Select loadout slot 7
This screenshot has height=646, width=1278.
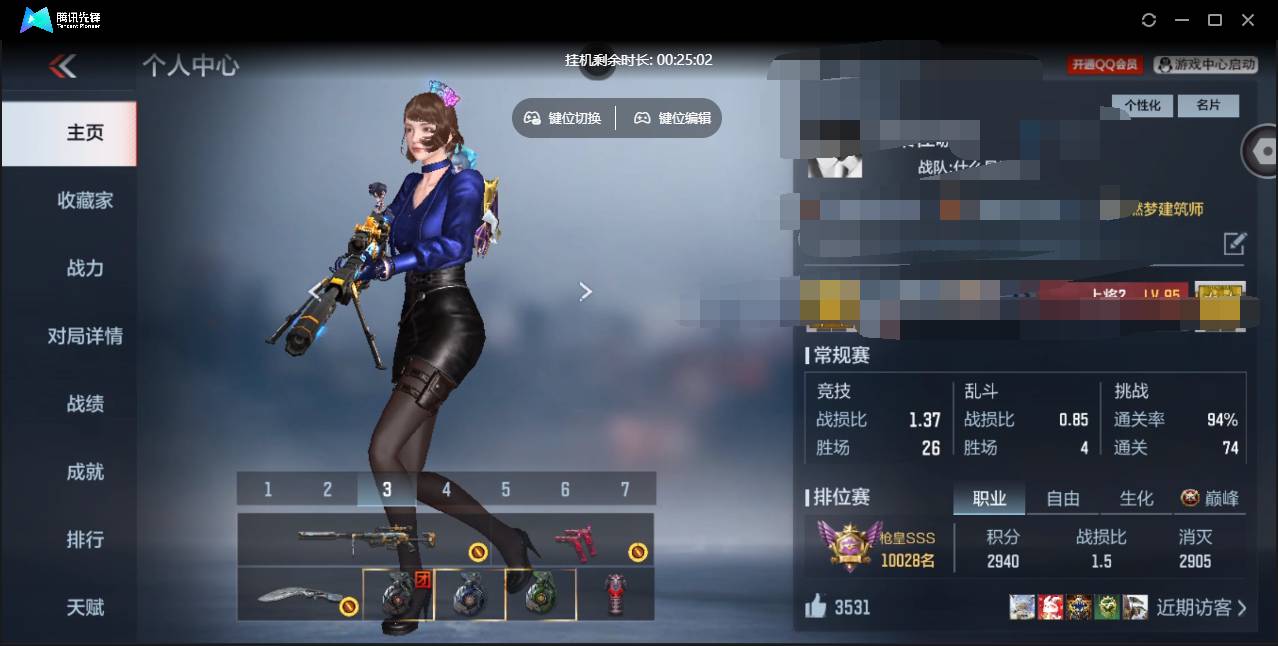point(625,490)
